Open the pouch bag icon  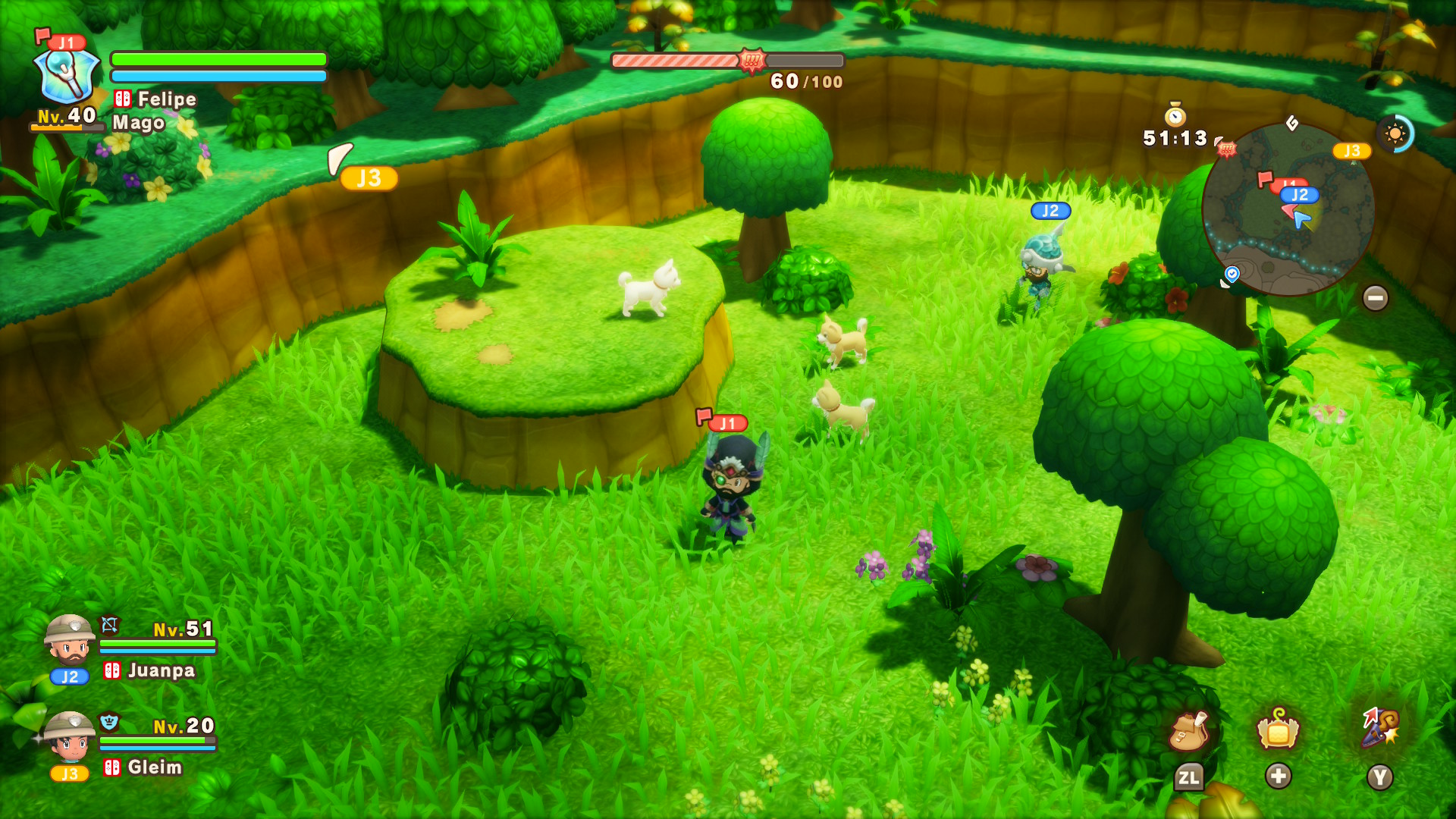pyautogui.click(x=1188, y=732)
